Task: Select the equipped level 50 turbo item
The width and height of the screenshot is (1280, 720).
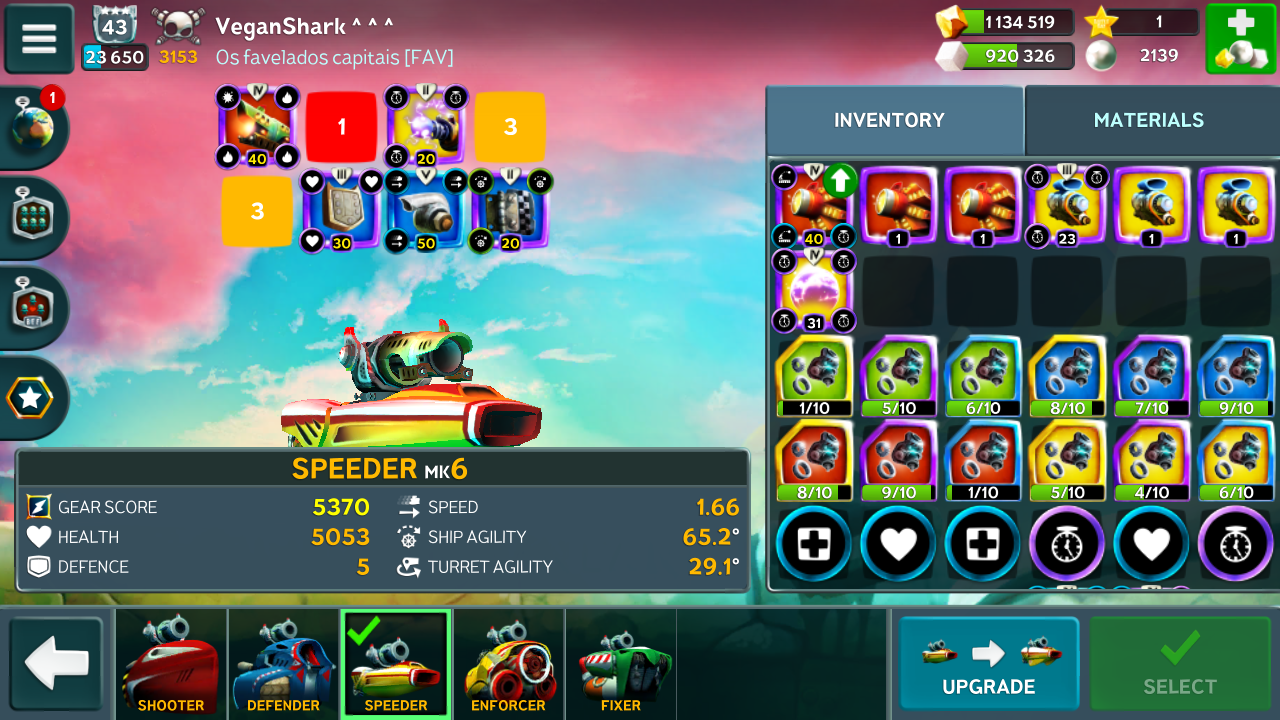Action: point(425,211)
